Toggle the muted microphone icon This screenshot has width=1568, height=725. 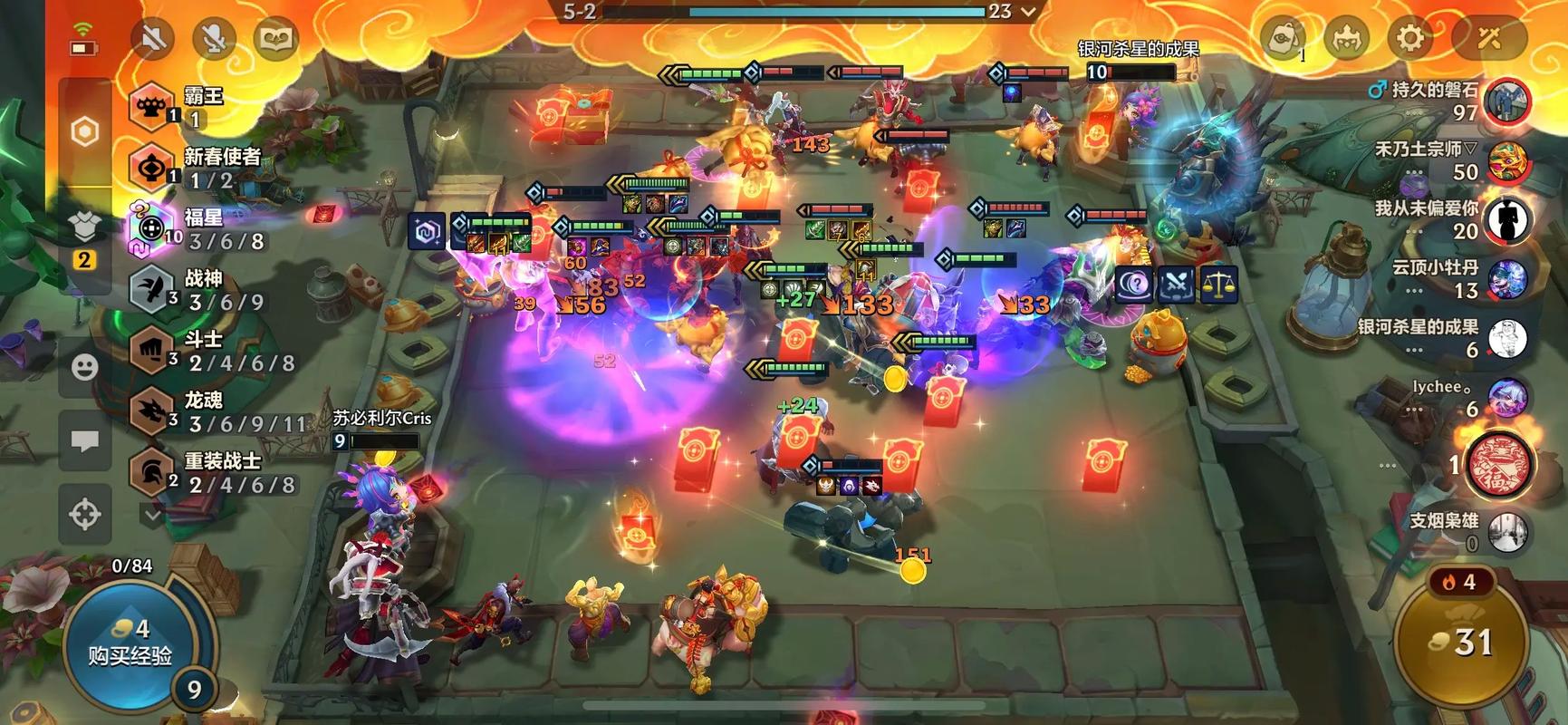[x=214, y=38]
